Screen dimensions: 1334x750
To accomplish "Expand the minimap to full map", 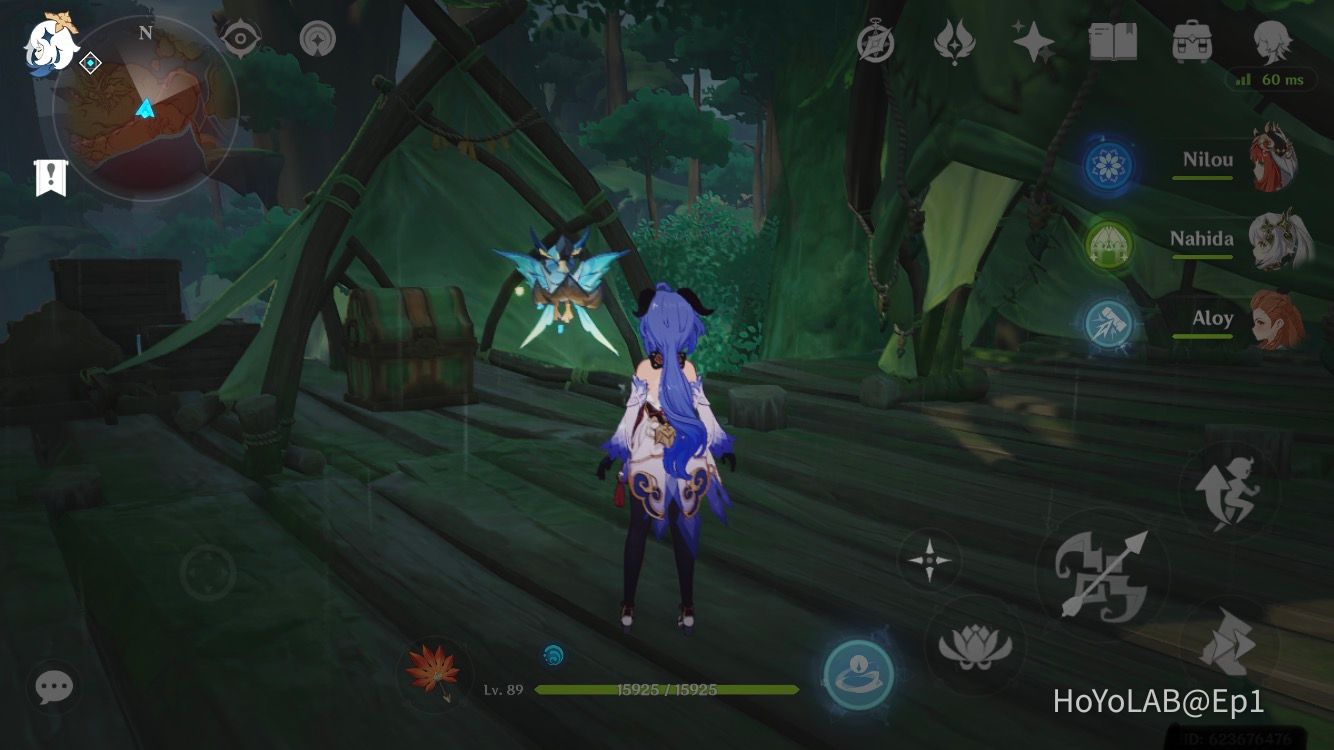I will (x=145, y=100).
